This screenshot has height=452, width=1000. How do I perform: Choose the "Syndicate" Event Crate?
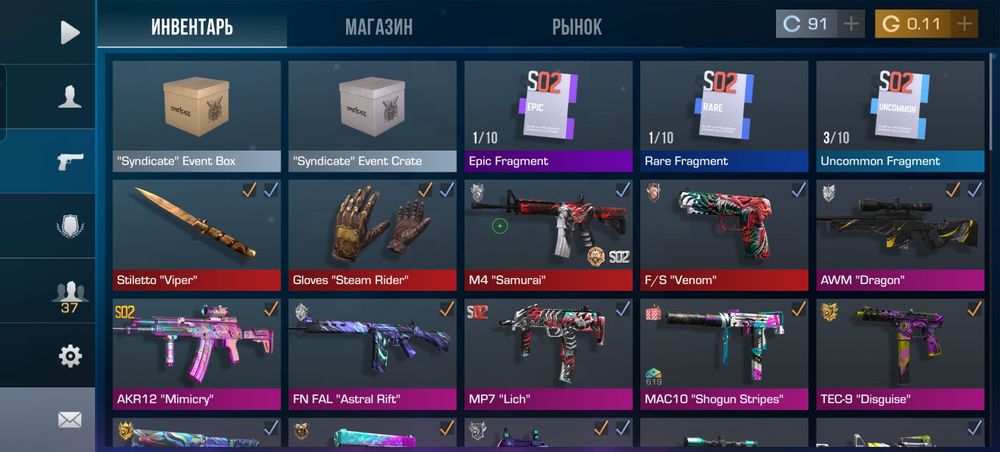click(x=373, y=116)
